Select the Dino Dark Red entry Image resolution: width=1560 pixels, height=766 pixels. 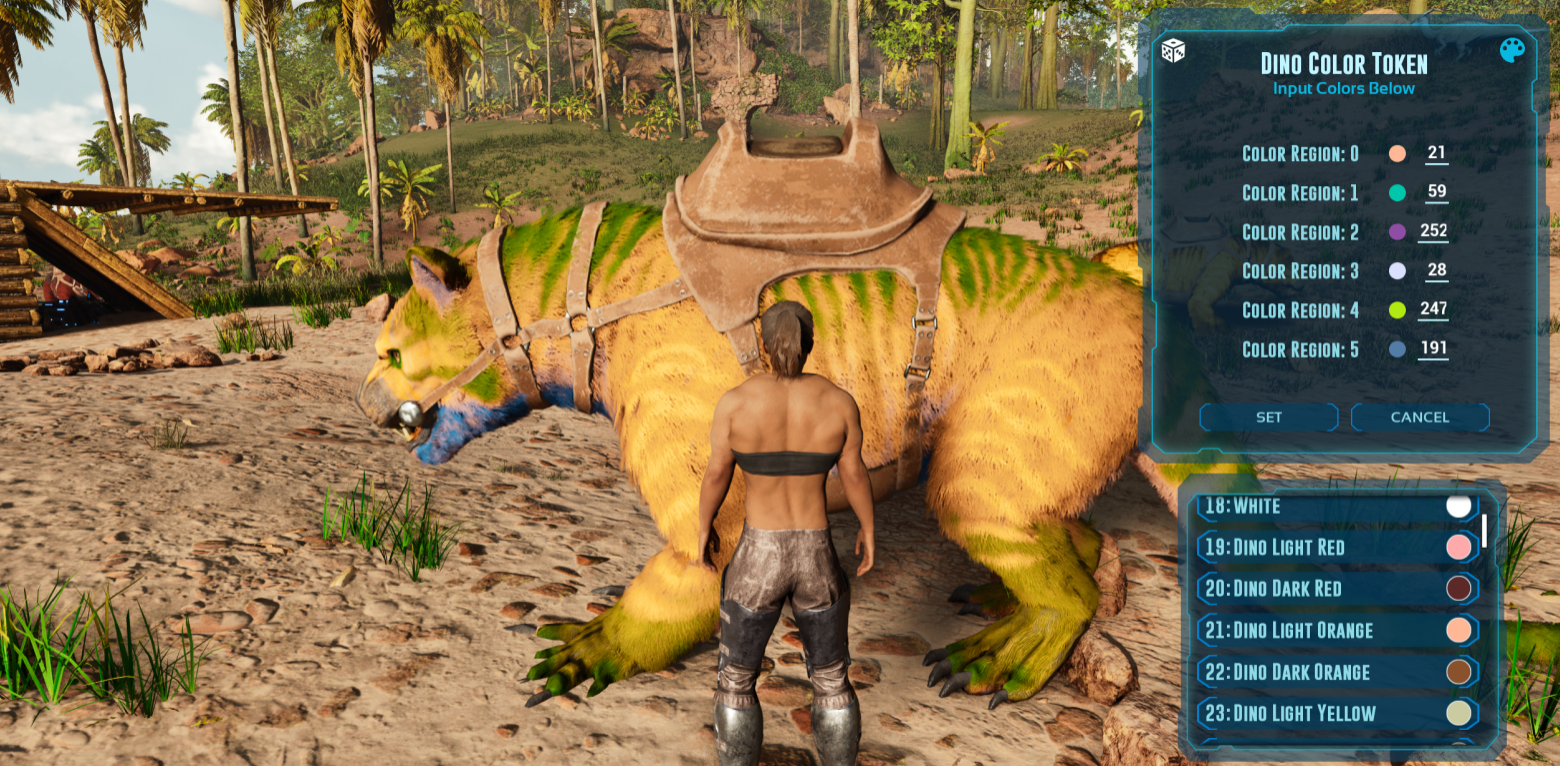1337,588
